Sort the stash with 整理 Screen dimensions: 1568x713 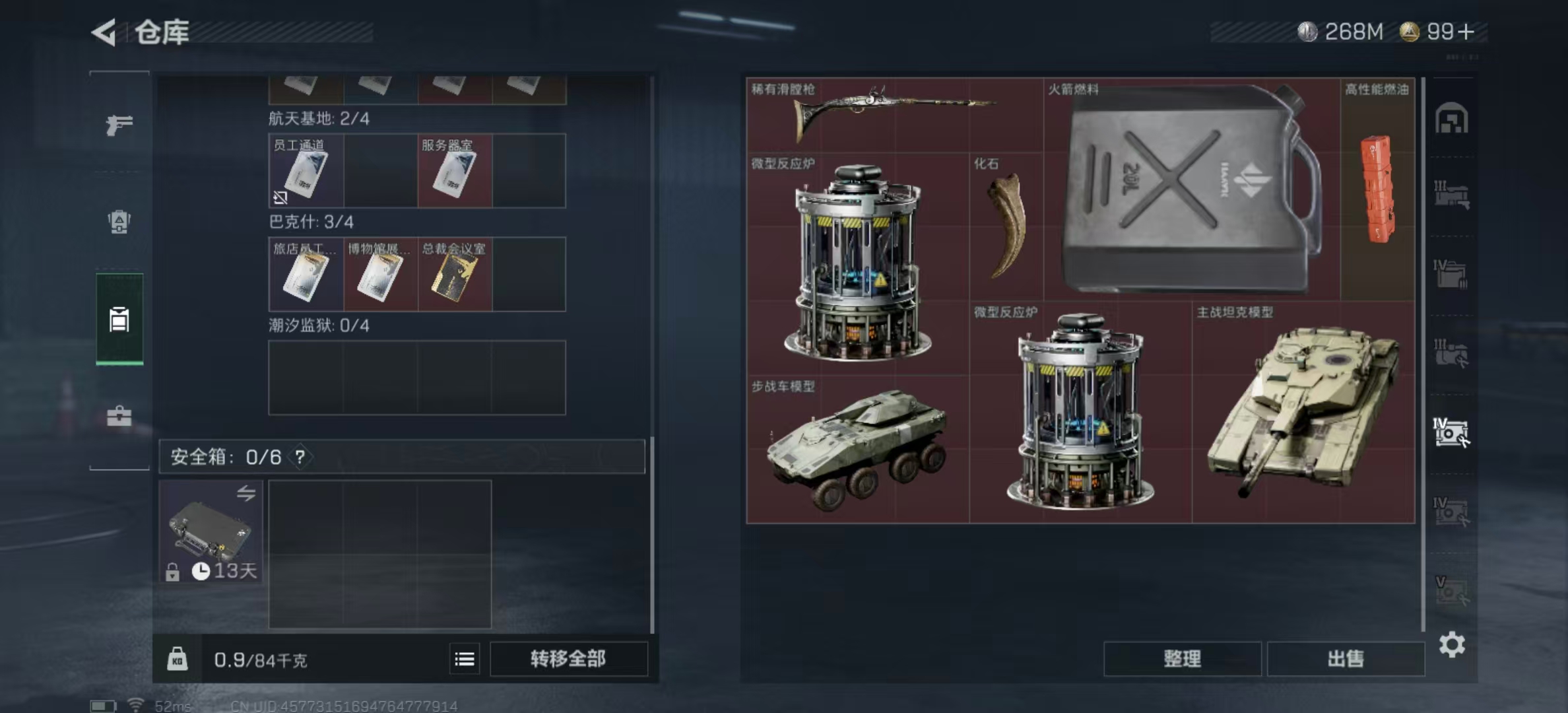pos(1182,658)
